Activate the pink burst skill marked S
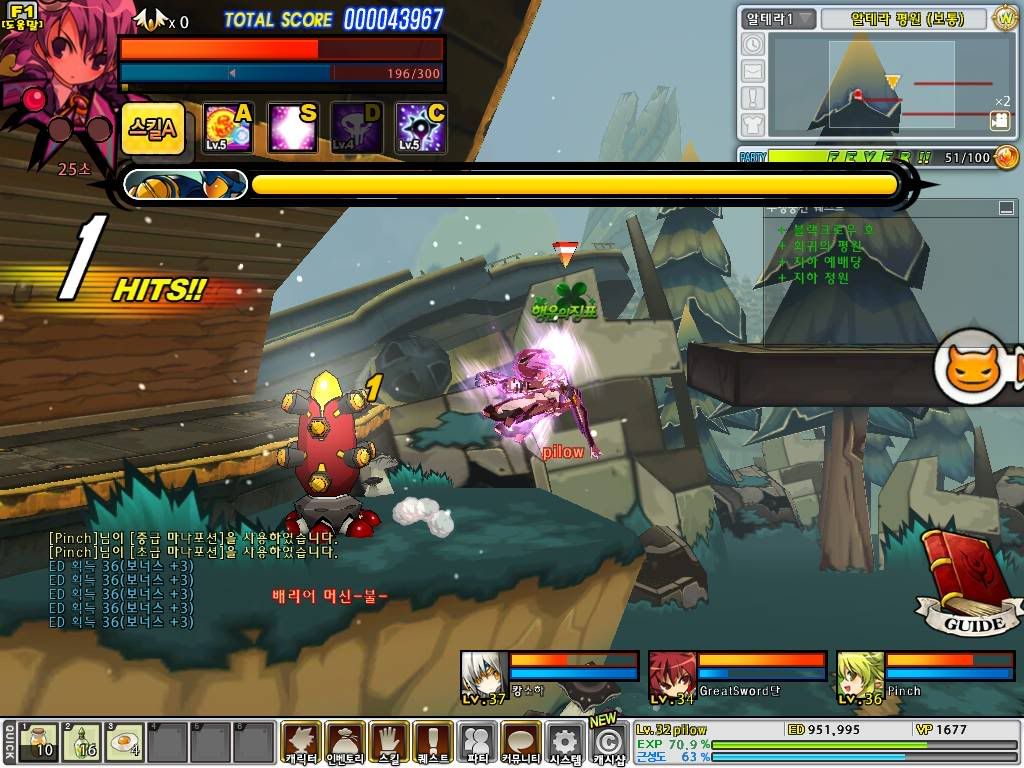 pos(293,128)
